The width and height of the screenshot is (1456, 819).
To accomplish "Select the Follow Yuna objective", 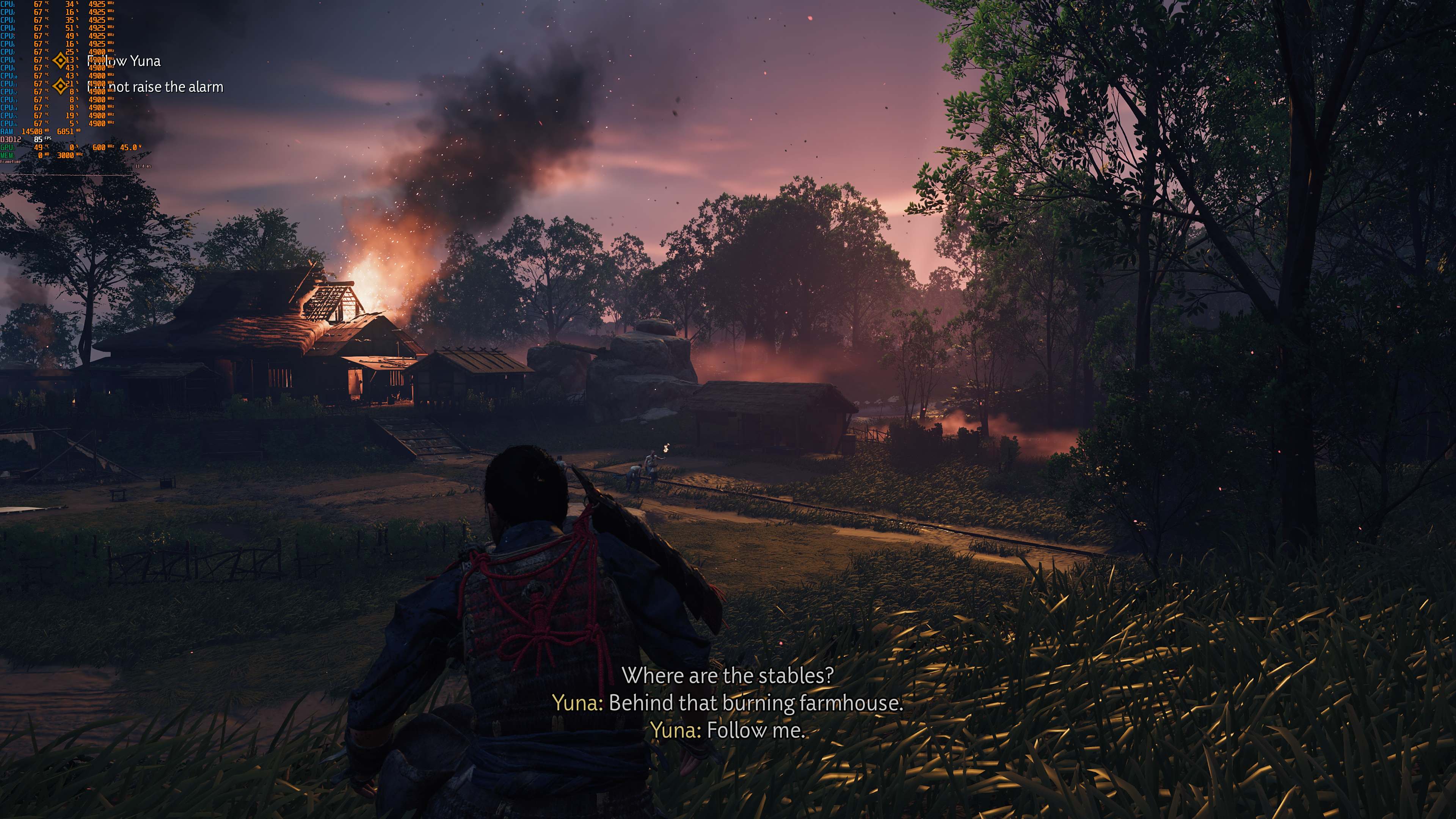I will 124,61.
